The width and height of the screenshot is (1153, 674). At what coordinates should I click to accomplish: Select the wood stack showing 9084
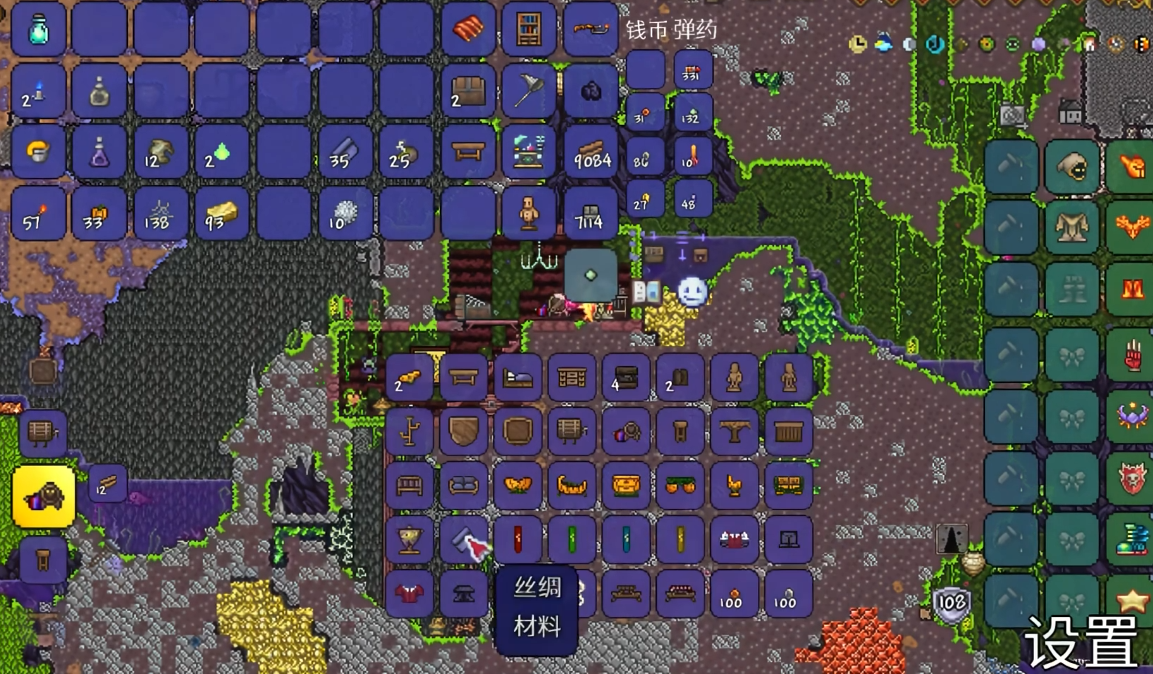pyautogui.click(x=591, y=152)
